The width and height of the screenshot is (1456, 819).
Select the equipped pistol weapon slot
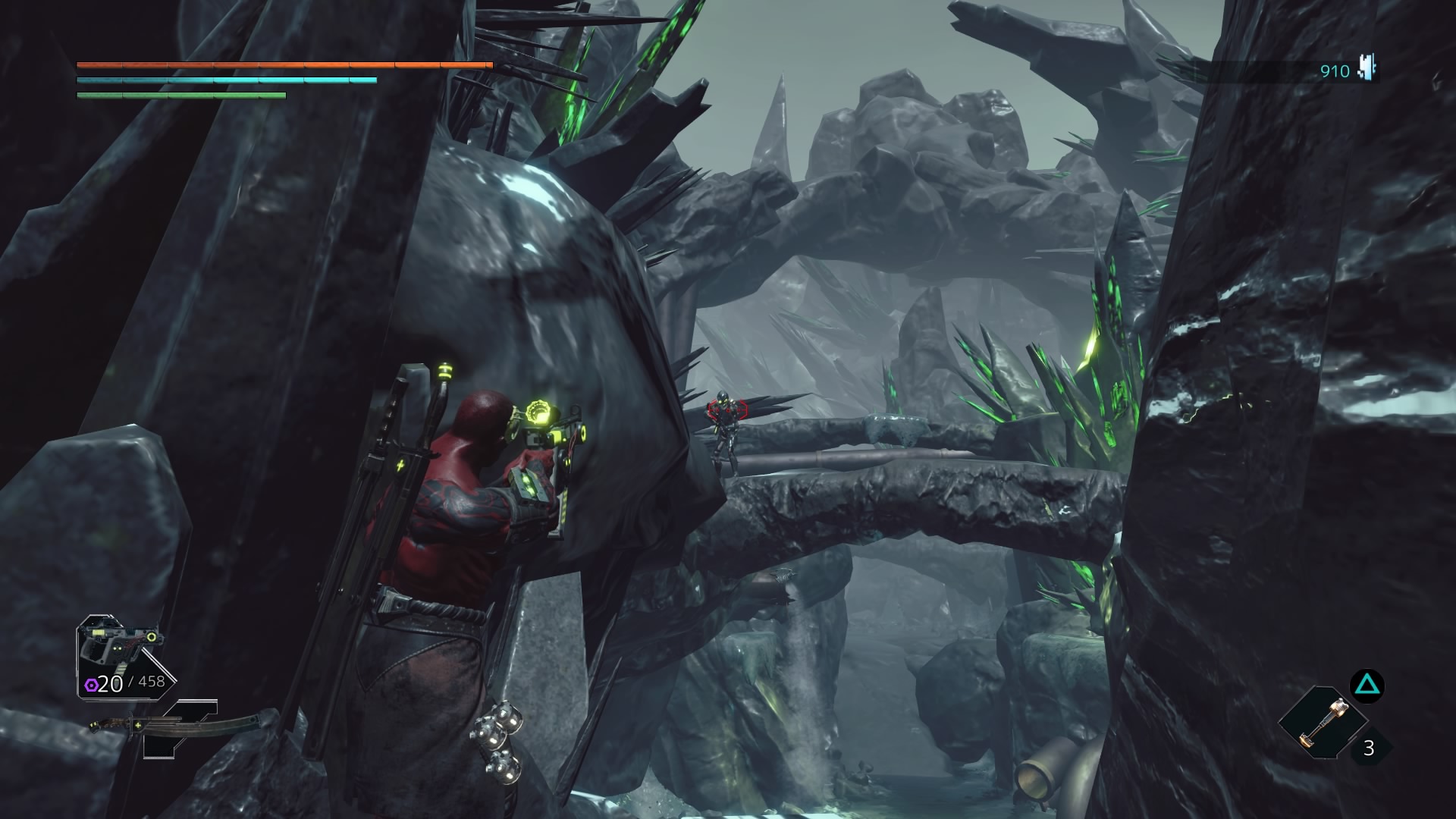(121, 645)
